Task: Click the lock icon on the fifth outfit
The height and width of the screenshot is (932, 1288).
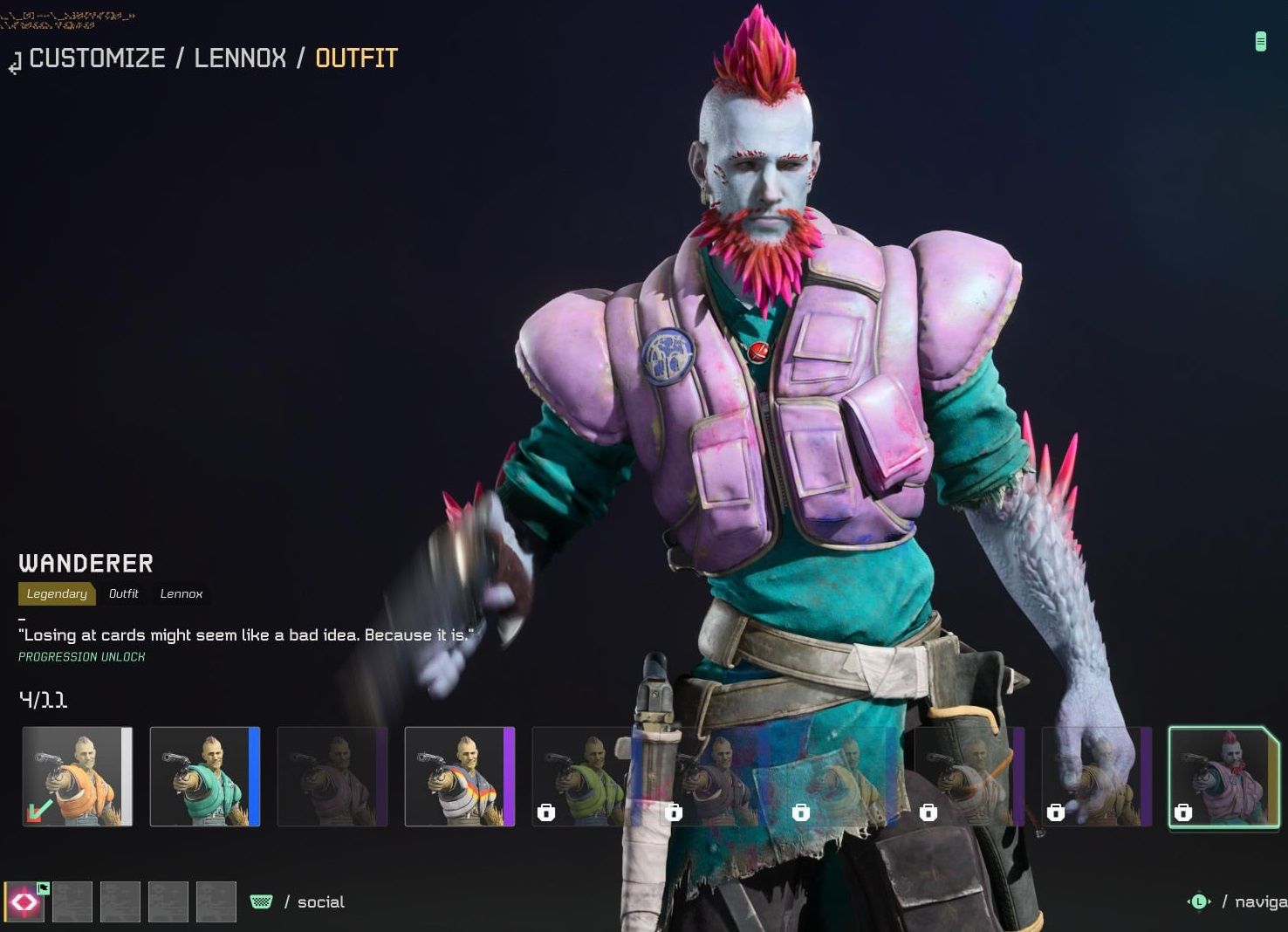Action: click(x=547, y=812)
